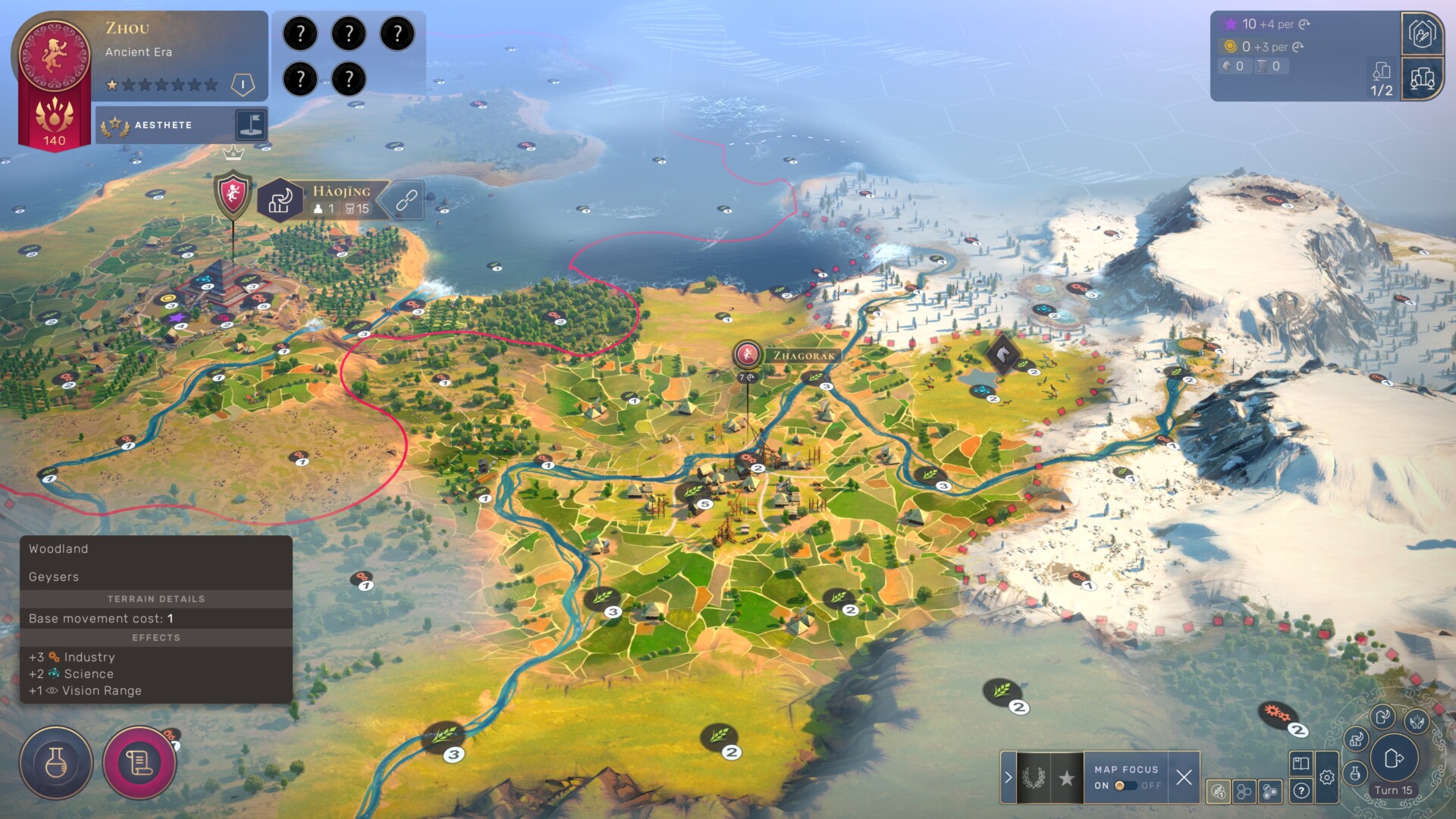The width and height of the screenshot is (1456, 819).
Task: Click the chain link icon beside Hàojīng
Action: [406, 200]
